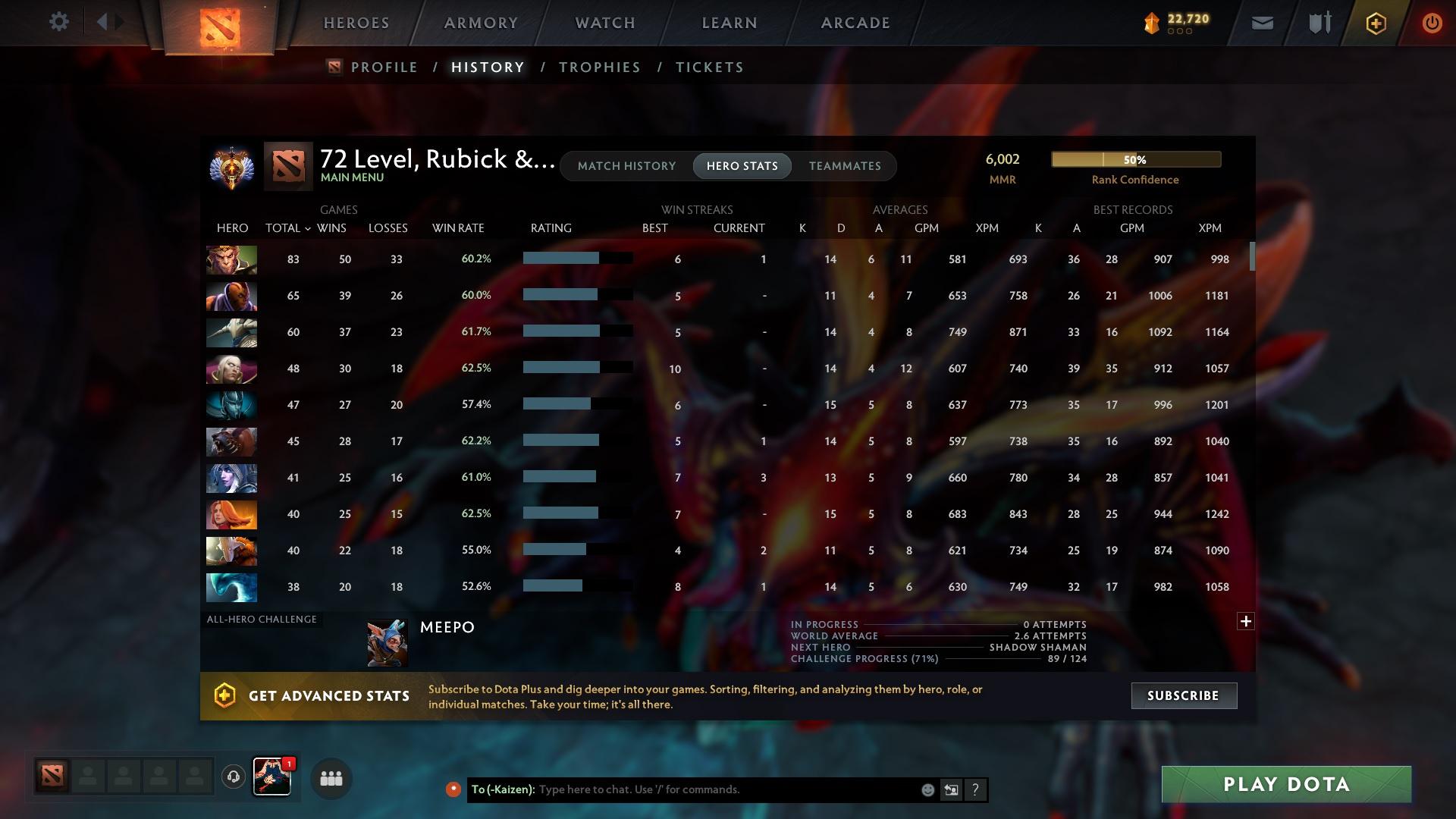Click the emoticon icon in chat bar
The image size is (1456, 819).
927,789
